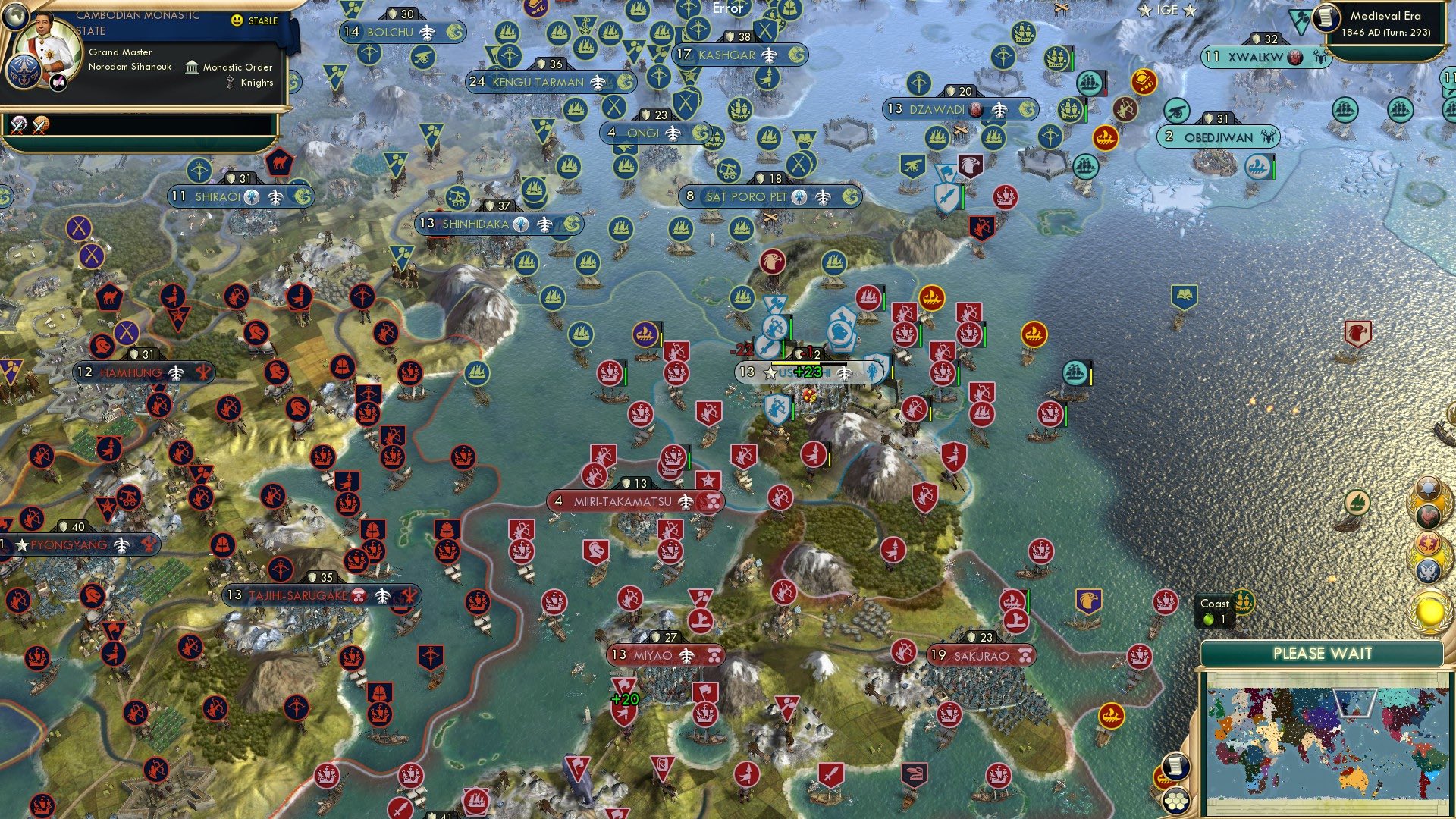Open the Monastic Order building icon
Image resolution: width=1456 pixels, height=819 pixels.
tap(192, 67)
